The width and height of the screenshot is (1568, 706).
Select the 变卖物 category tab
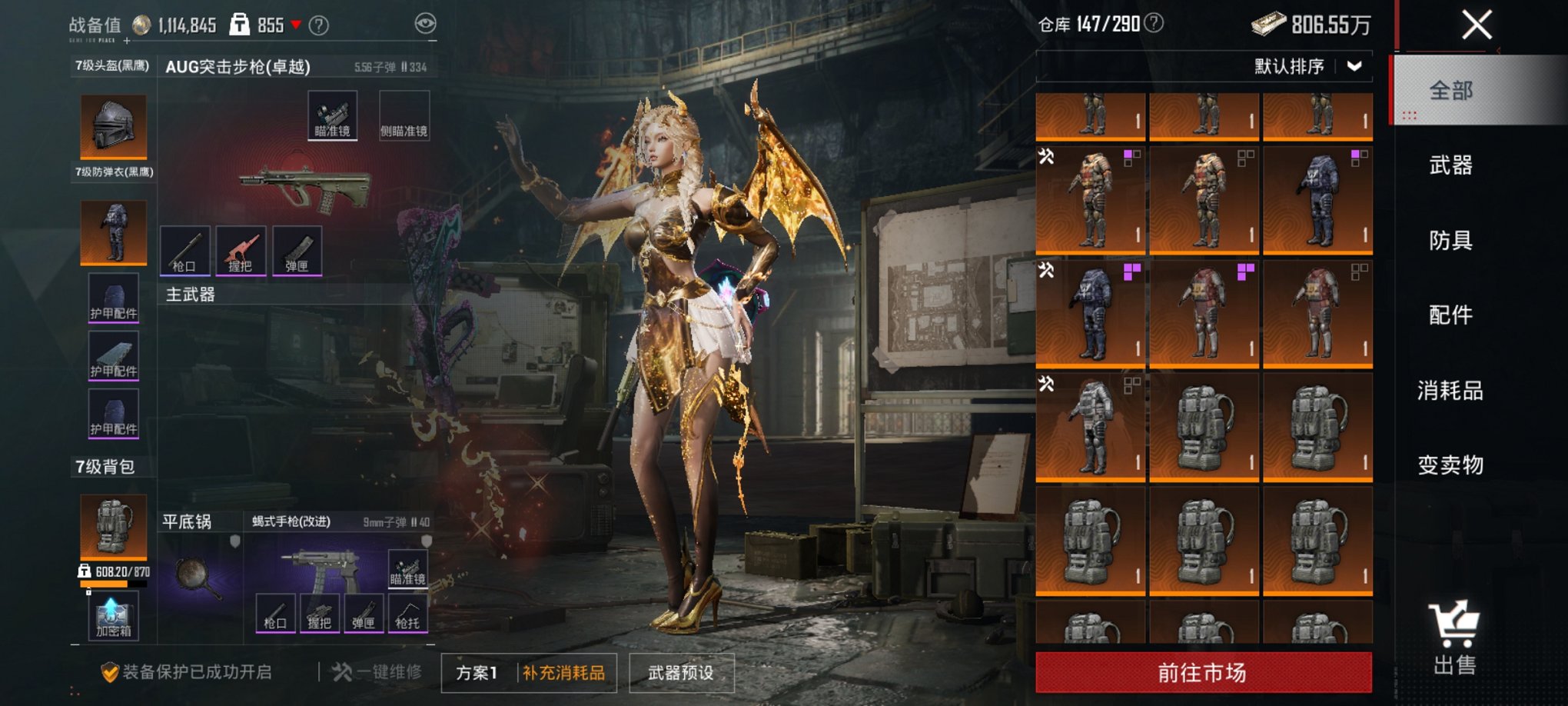click(x=1450, y=465)
